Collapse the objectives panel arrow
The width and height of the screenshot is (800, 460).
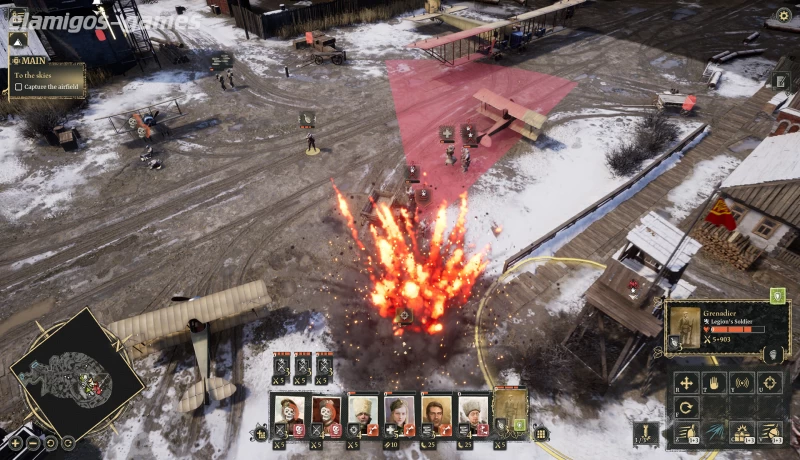18,41
